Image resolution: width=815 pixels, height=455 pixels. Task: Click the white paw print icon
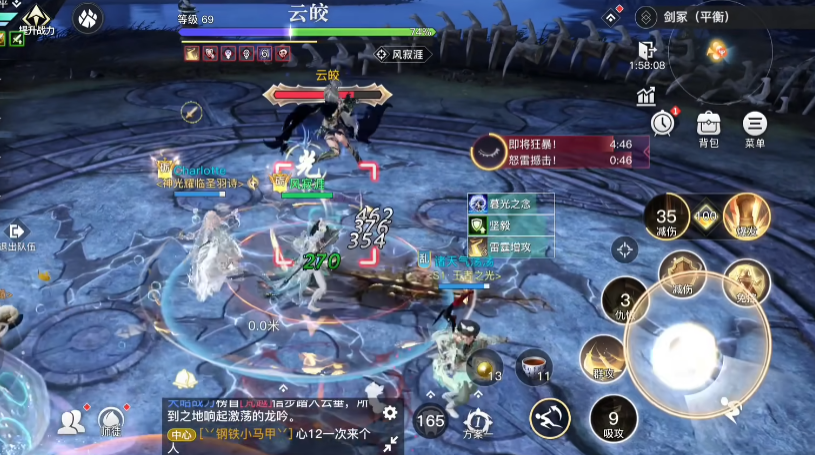tap(89, 19)
